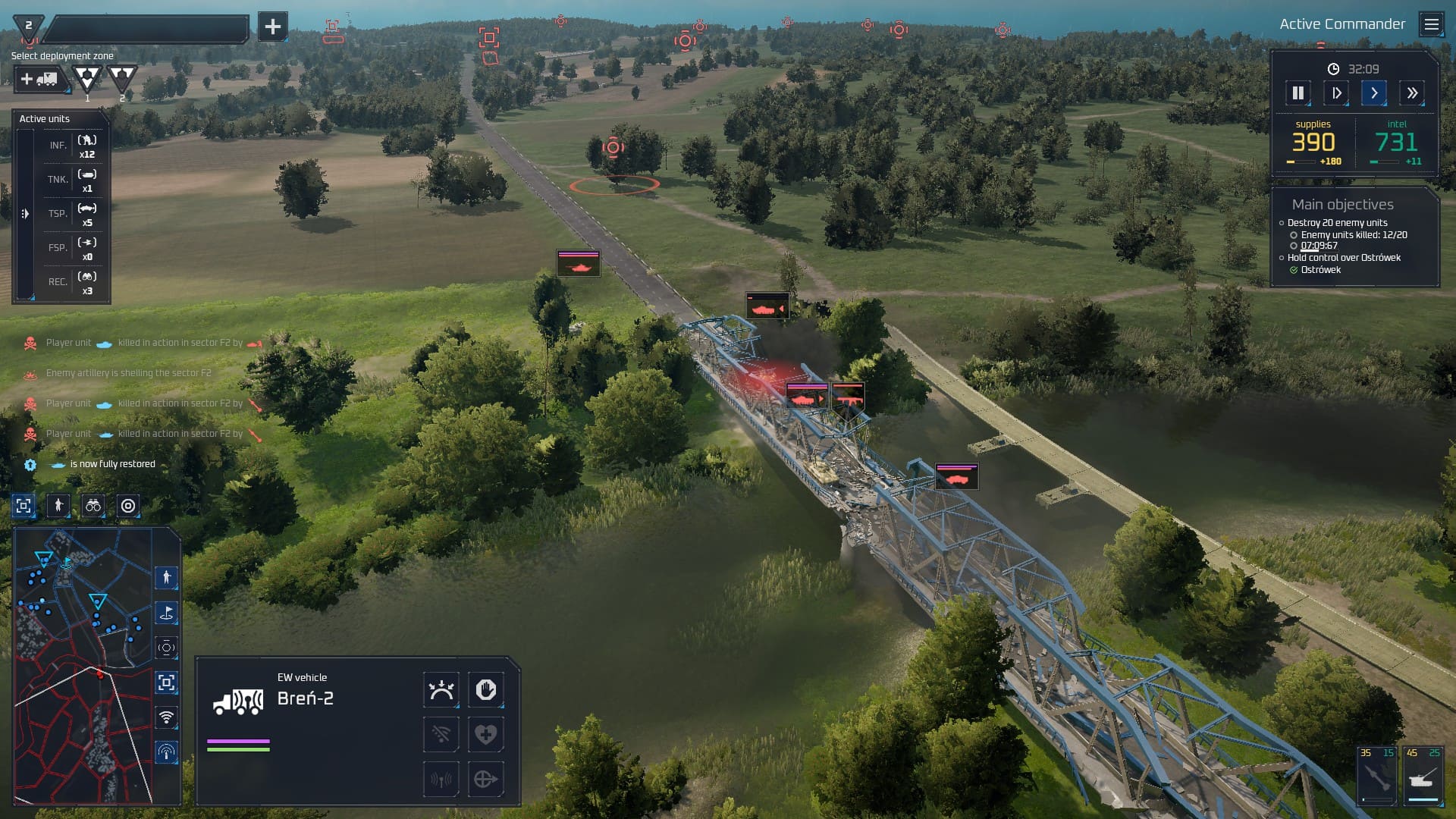The width and height of the screenshot is (1456, 819).
Task: Set slow step playback speed
Action: pos(1335,93)
